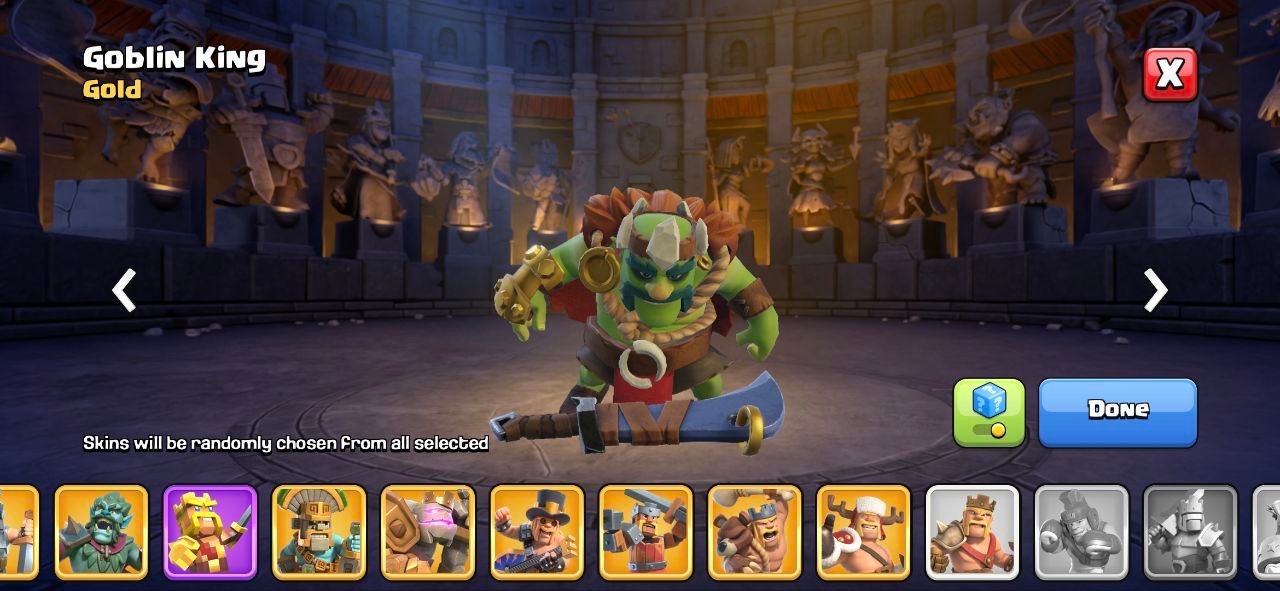Select the top hat king with guitar skin
This screenshot has width=1280, height=591.
pyautogui.click(x=537, y=532)
